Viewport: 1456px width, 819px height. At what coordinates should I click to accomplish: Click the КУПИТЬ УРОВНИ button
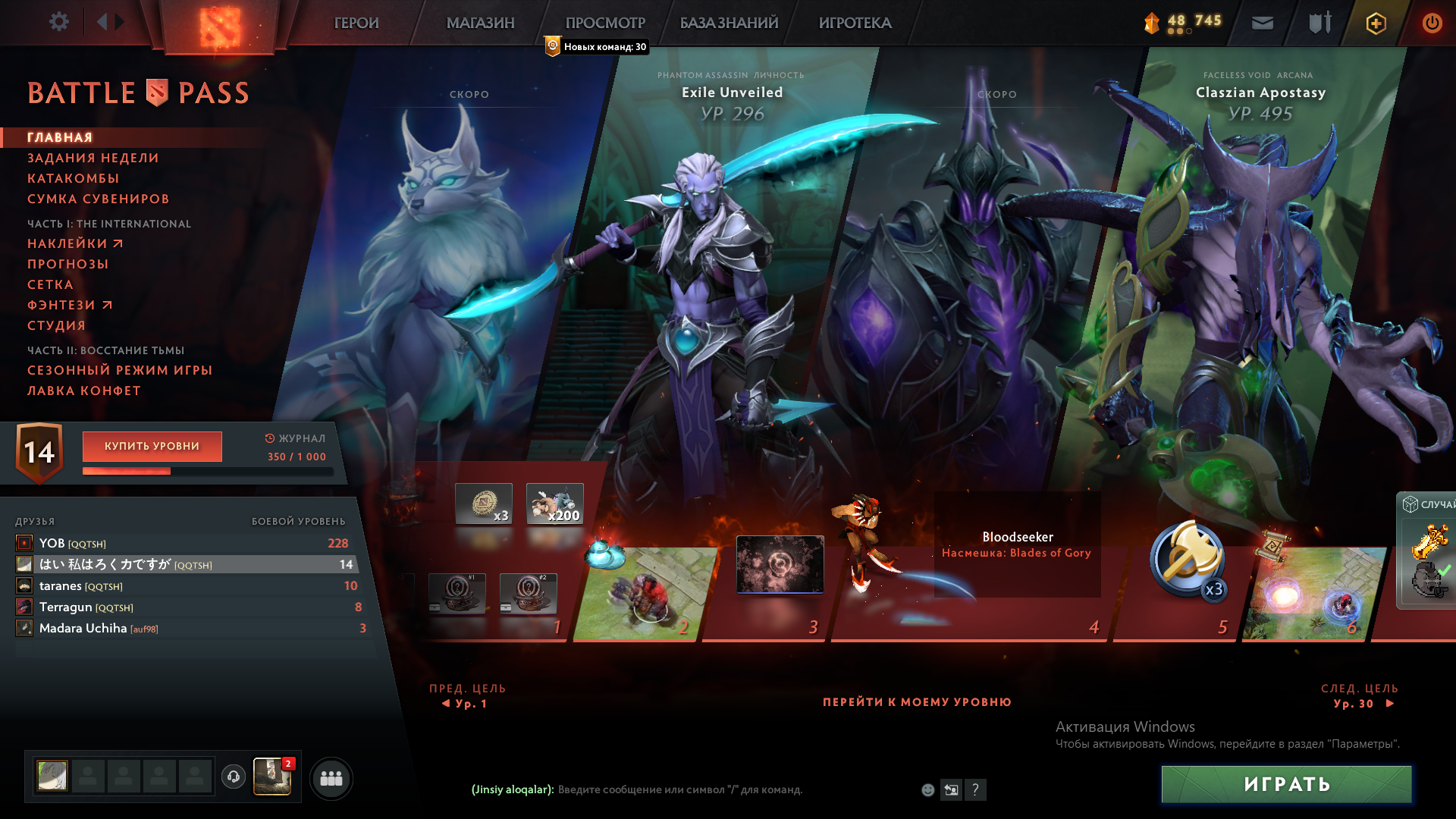(152, 447)
